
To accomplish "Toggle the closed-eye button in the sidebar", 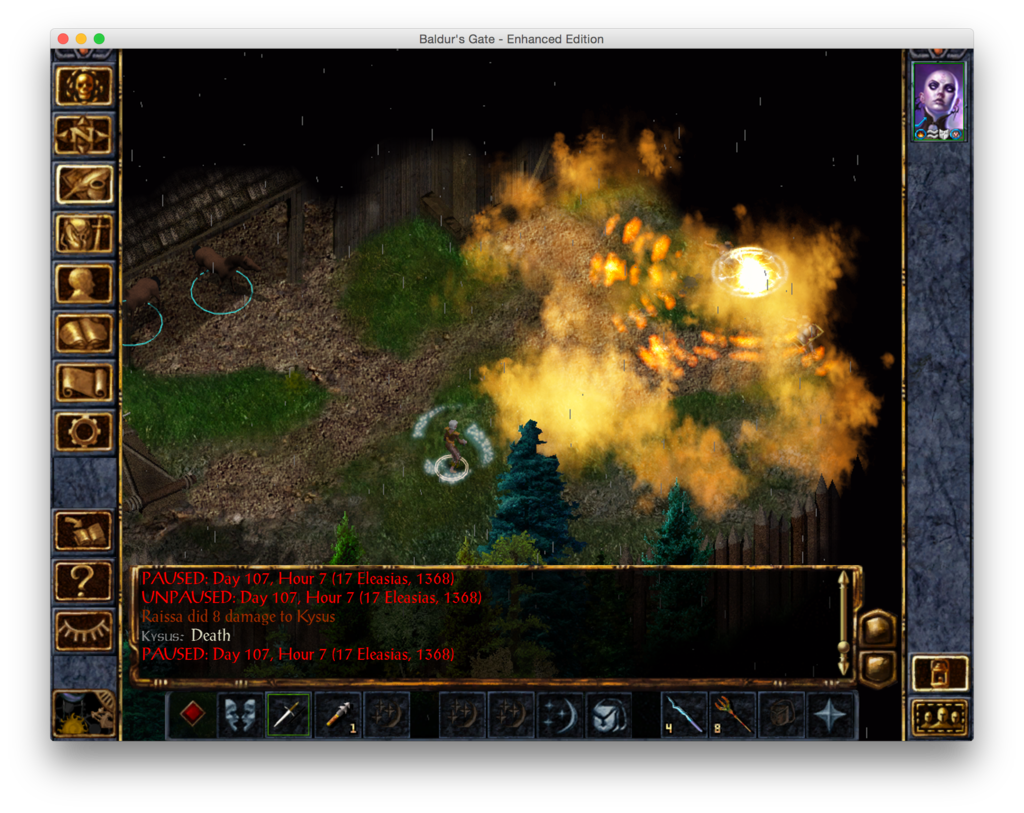I will click(x=84, y=630).
